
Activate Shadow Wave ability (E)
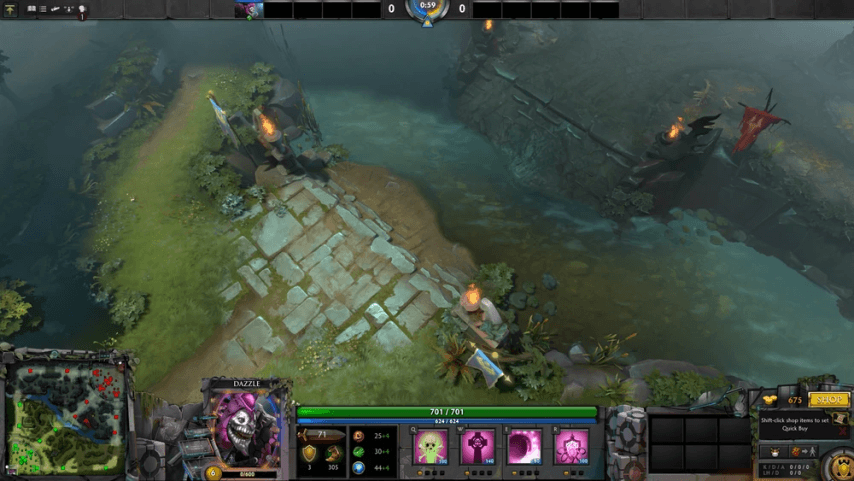(x=524, y=447)
